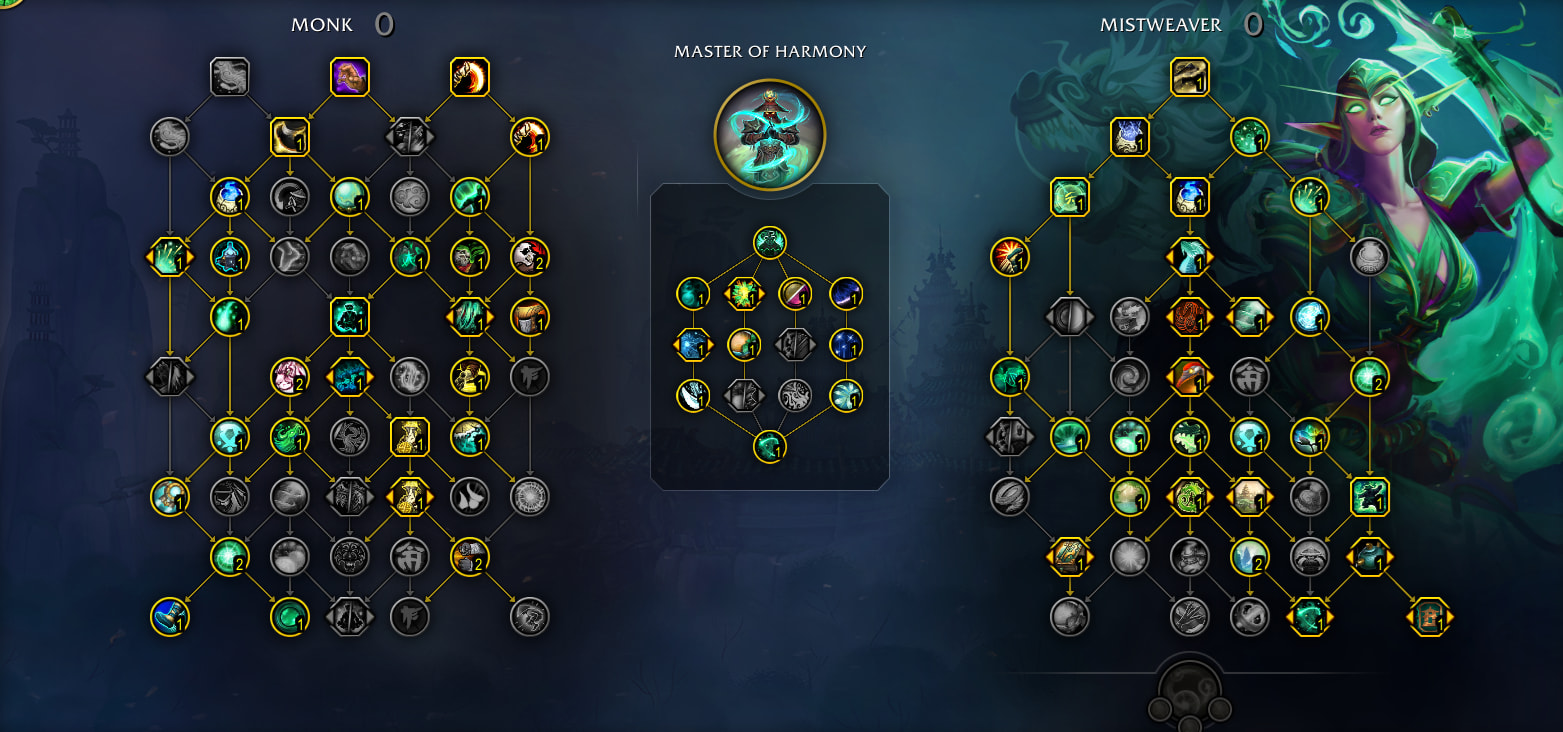This screenshot has width=1563, height=732.
Task: Select the unlearned grey vase Mistweaver talent
Action: pos(1369,257)
